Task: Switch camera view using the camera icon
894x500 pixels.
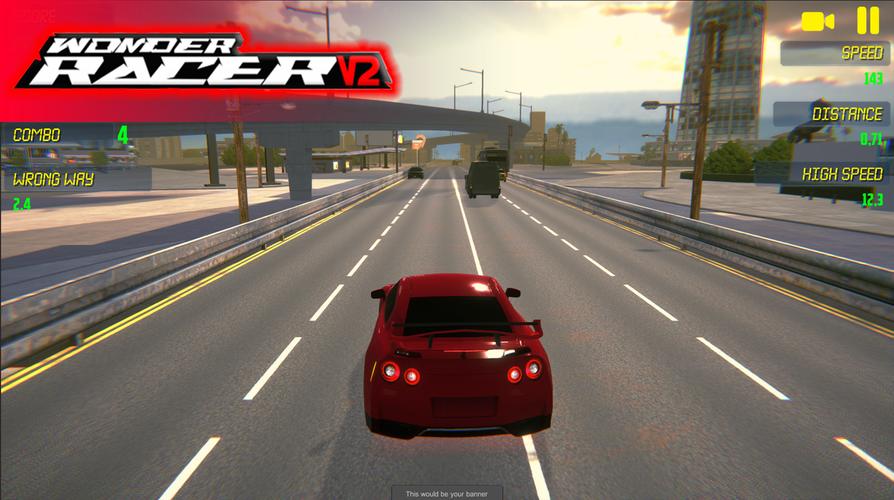Action: 818,21
